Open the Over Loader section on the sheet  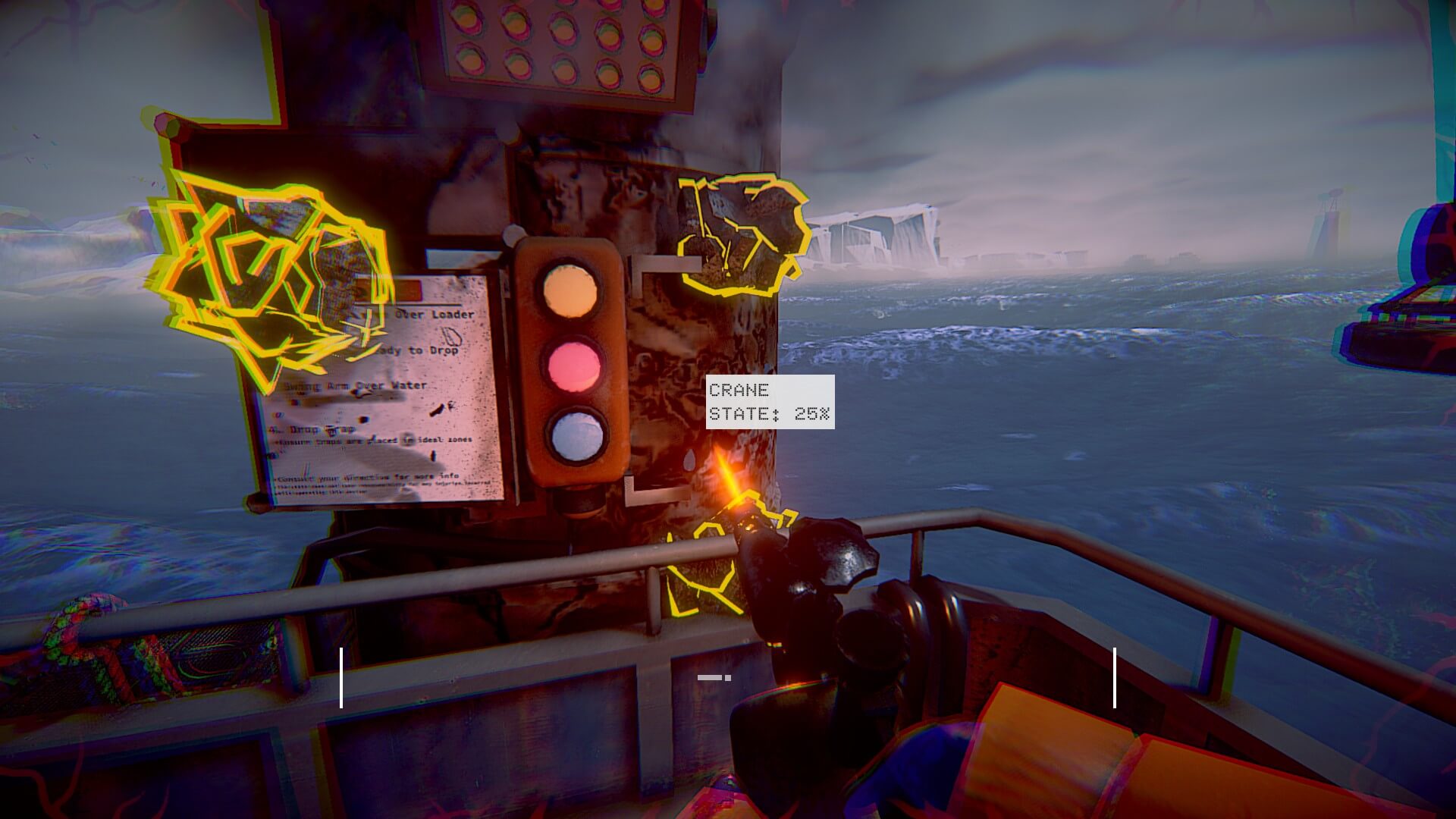point(436,312)
